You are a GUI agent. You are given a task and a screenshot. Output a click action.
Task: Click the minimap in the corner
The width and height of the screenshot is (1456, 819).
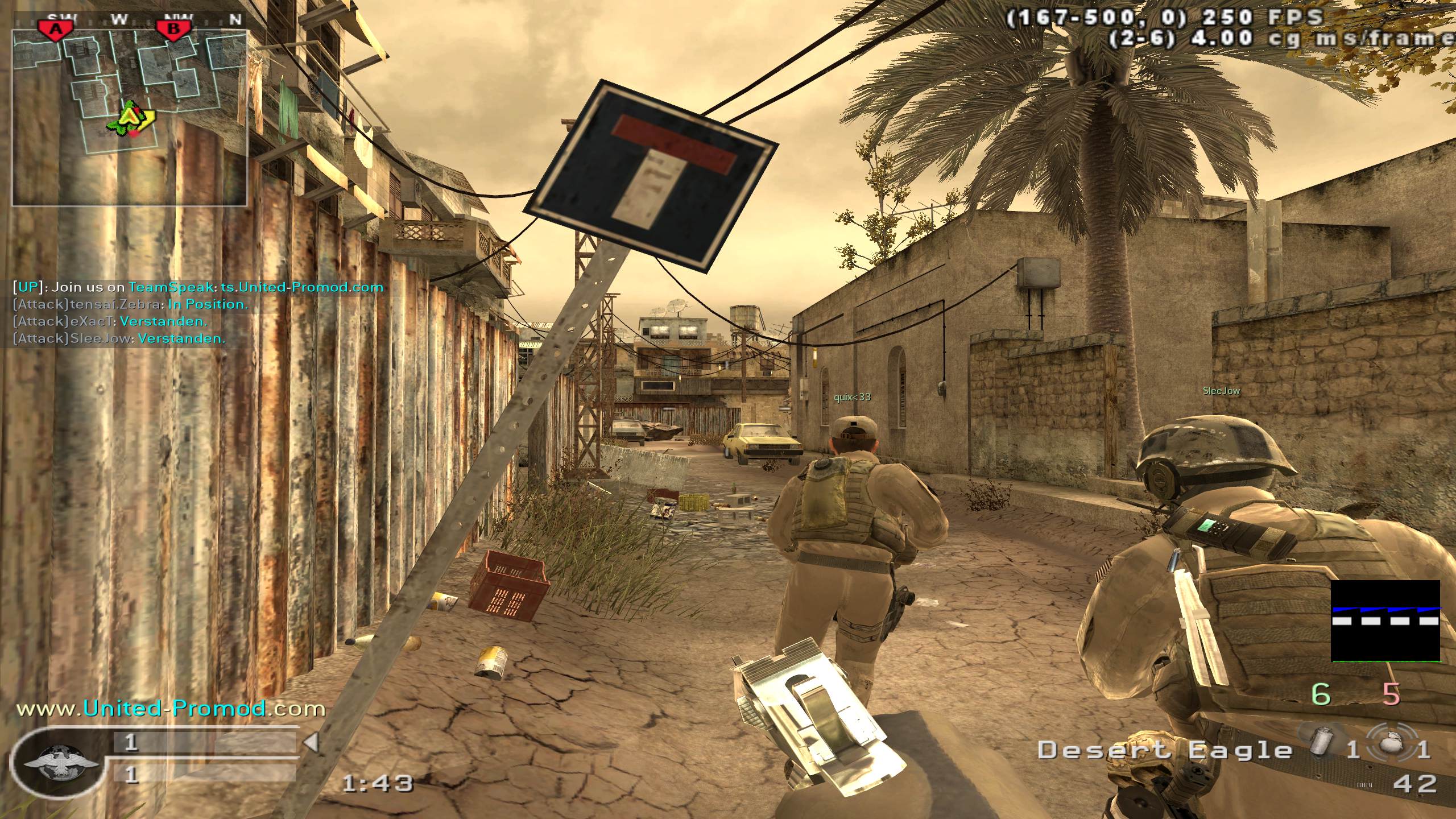130,117
